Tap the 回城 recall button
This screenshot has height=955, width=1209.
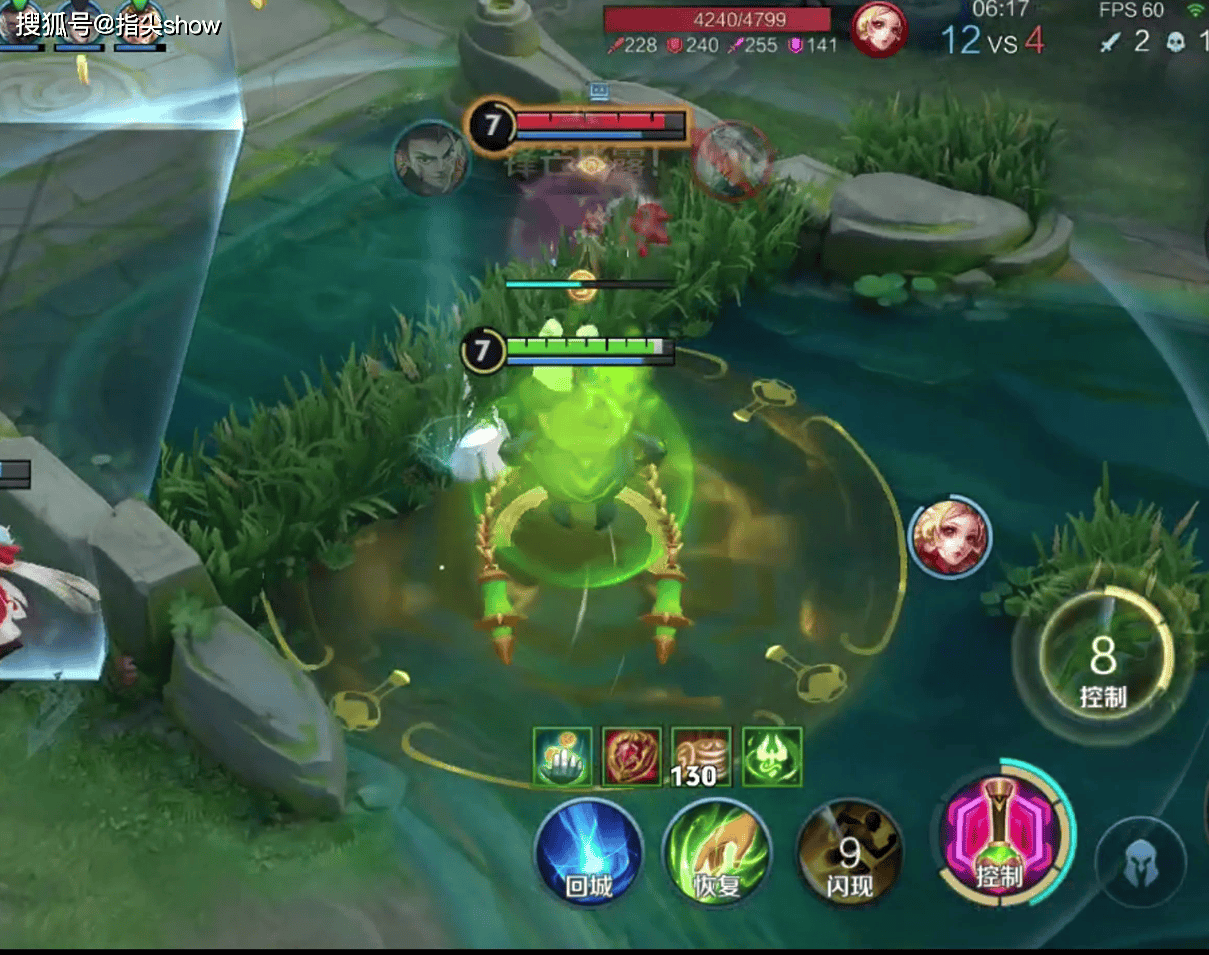(588, 853)
